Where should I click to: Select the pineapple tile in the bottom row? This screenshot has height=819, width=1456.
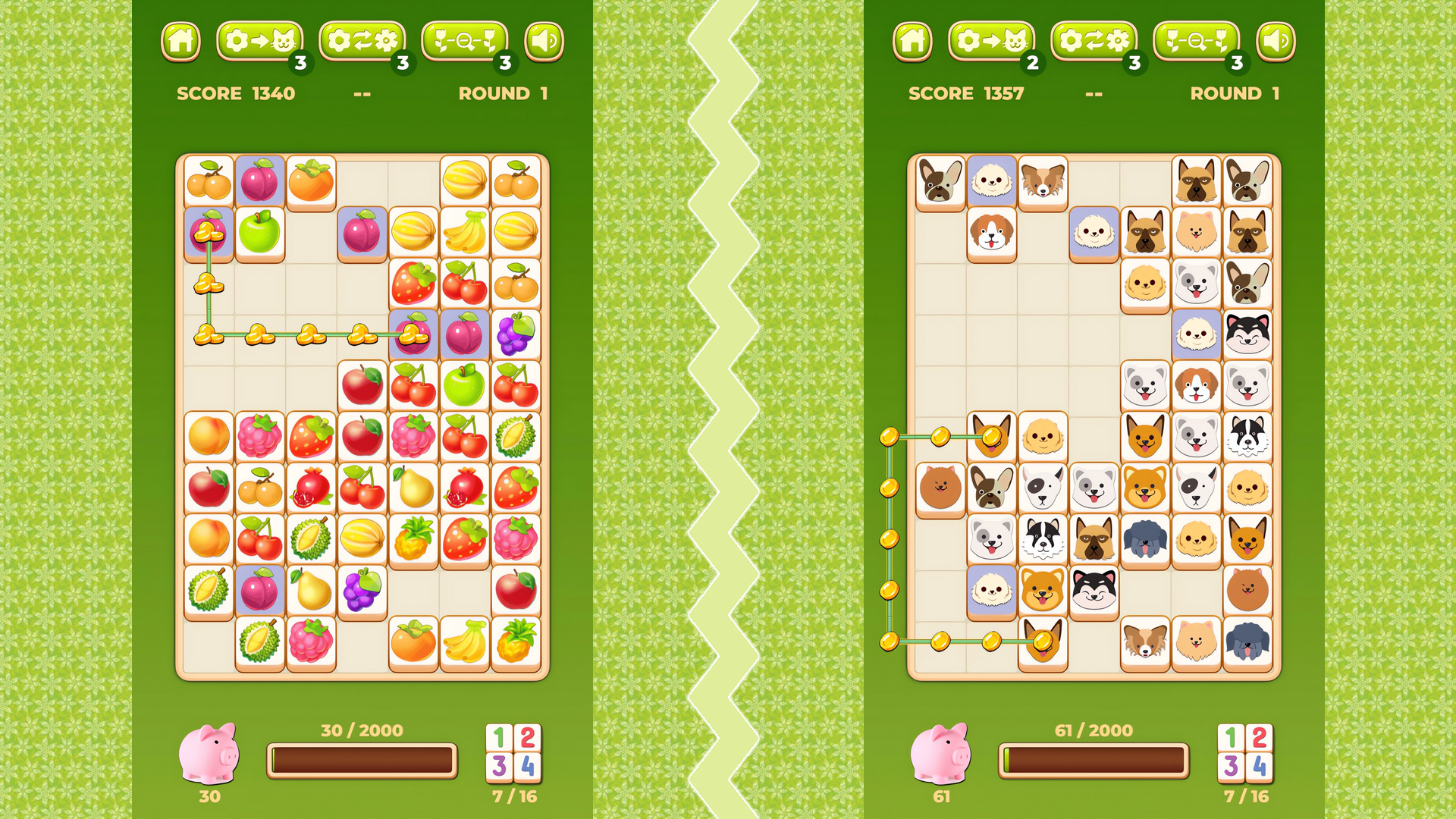pos(516,646)
